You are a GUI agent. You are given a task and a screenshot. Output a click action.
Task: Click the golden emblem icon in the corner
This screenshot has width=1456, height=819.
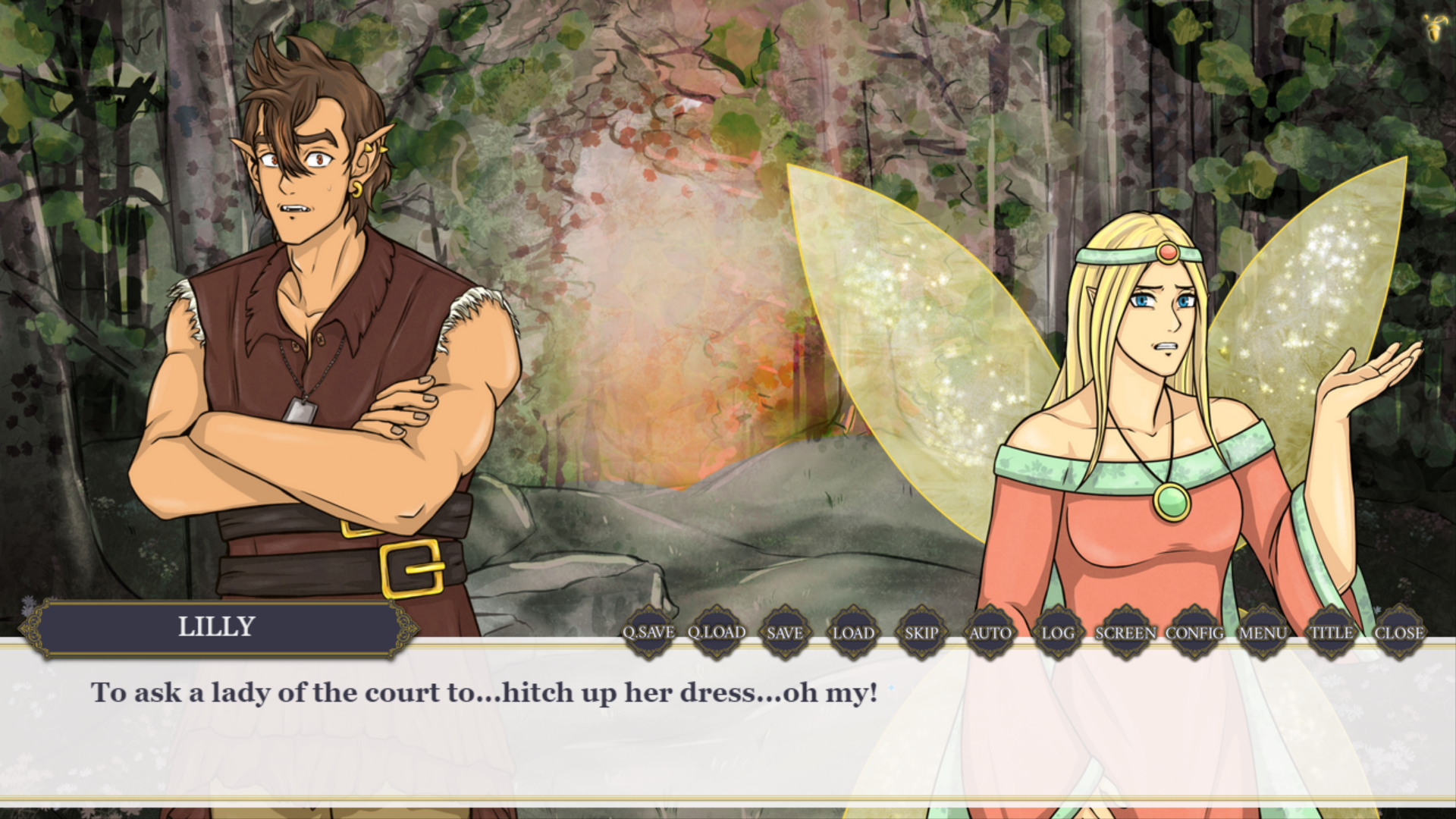[1433, 27]
